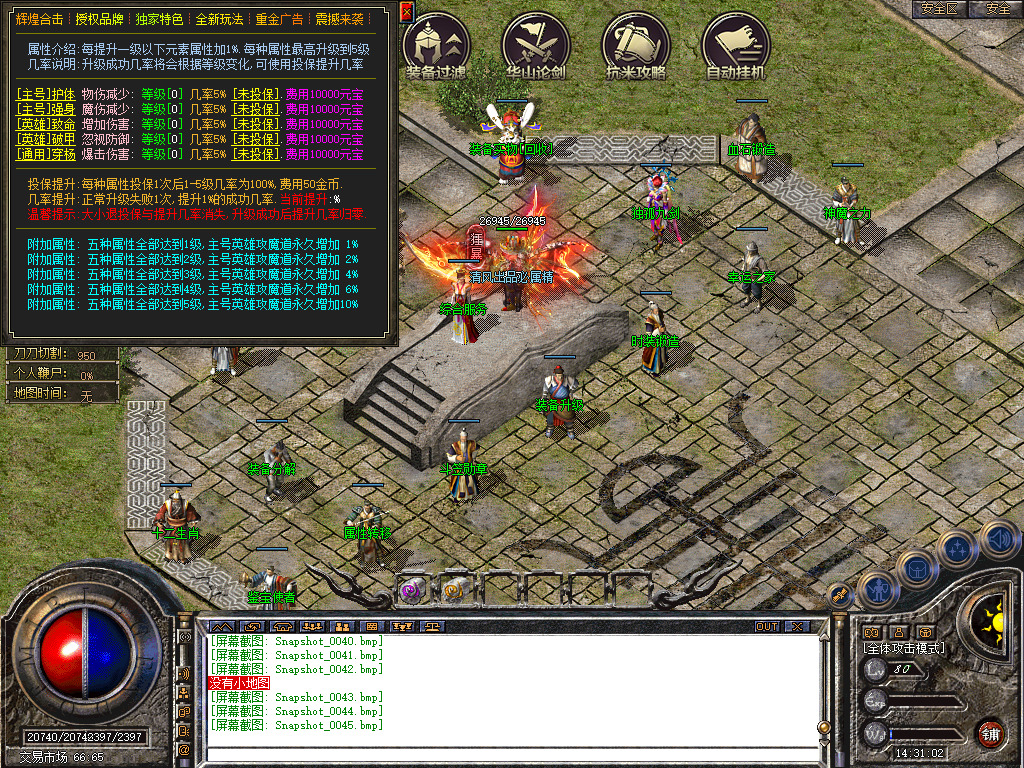The image size is (1024, 768).
Task: Open the 装备过滤 equipment filter
Action: (436, 44)
